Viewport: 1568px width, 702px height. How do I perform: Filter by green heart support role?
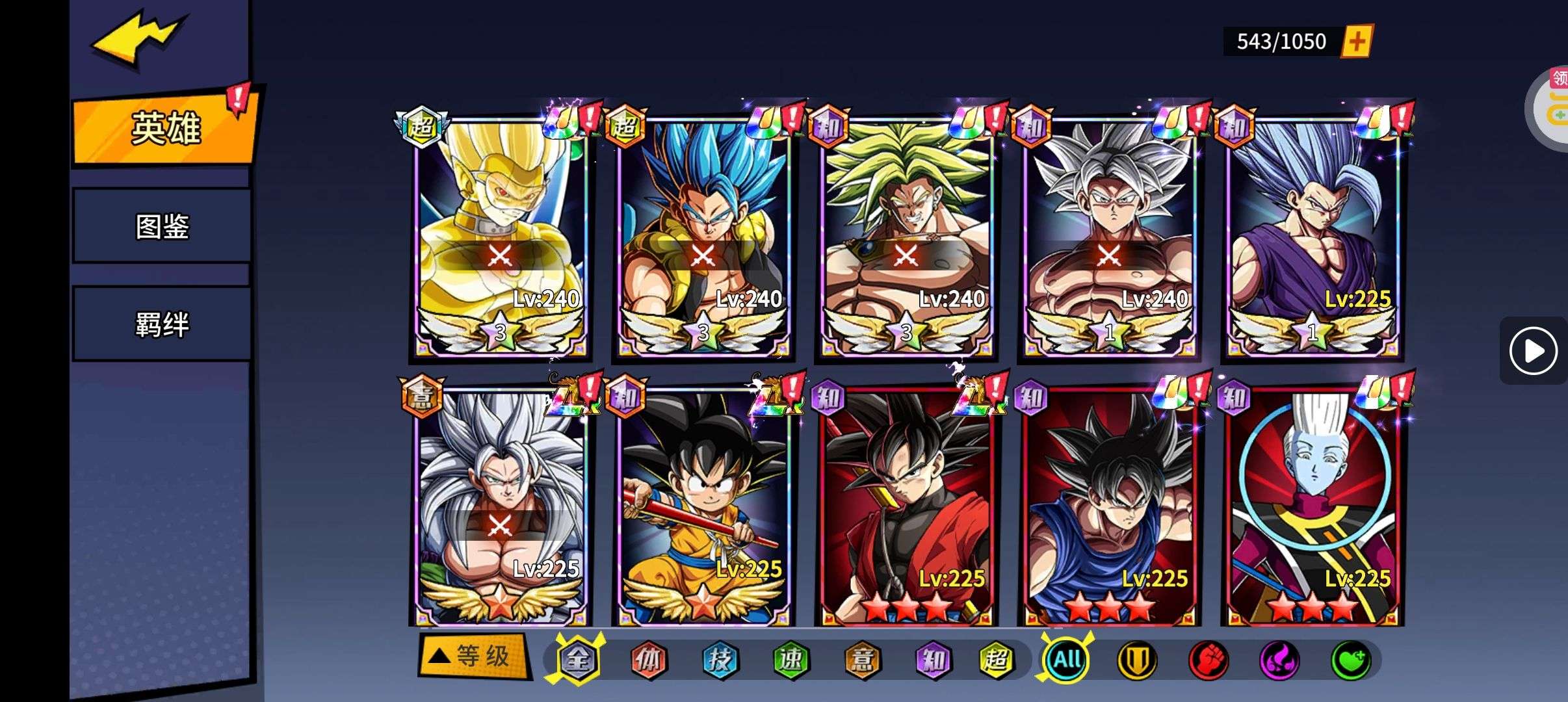[x=1351, y=660]
